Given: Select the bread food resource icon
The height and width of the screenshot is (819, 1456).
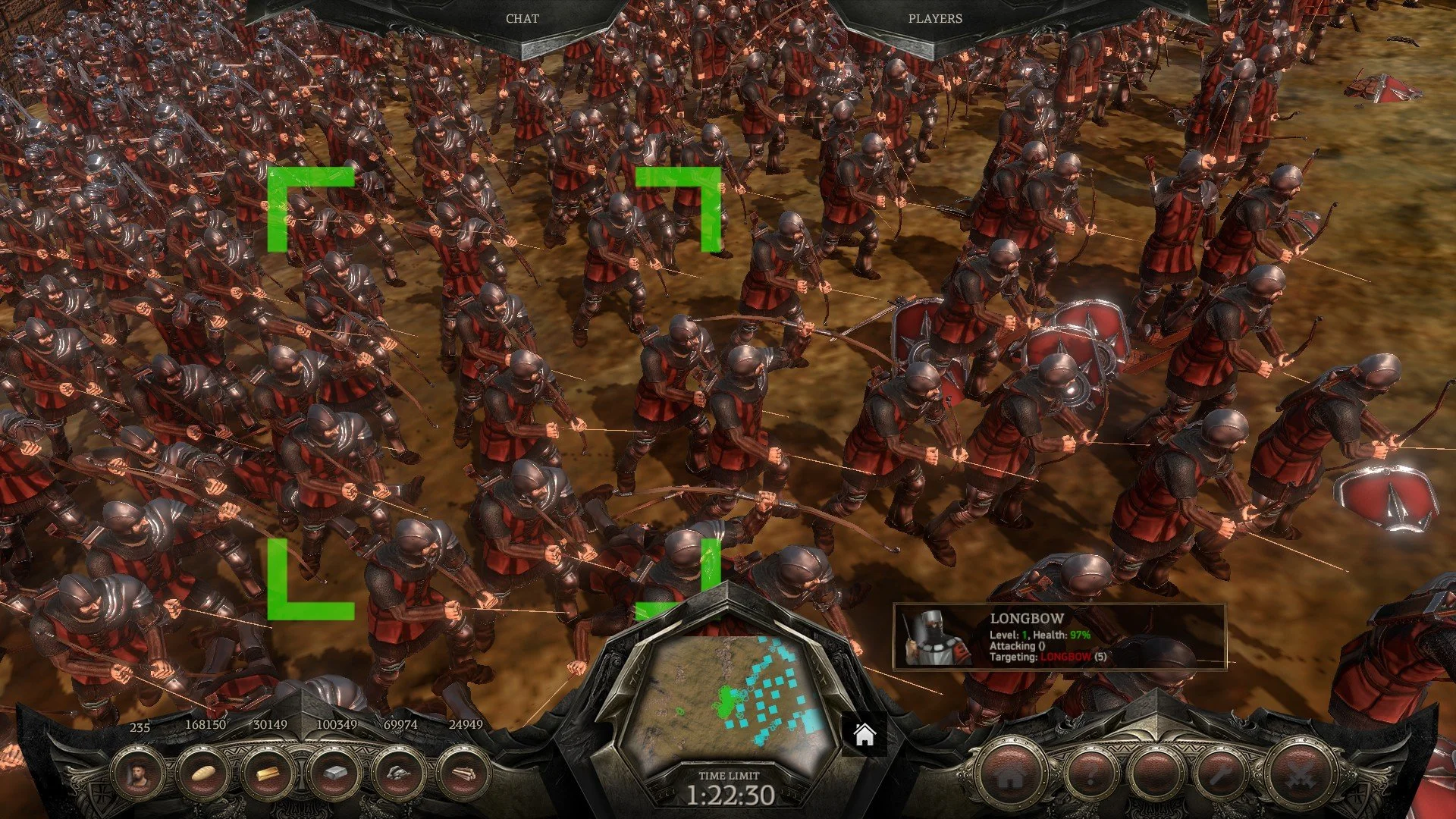Looking at the screenshot, I should point(203,775).
